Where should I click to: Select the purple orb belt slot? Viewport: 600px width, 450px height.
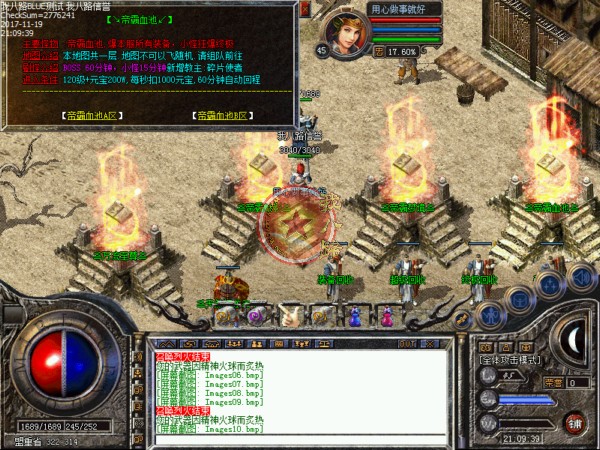[x=257, y=317]
